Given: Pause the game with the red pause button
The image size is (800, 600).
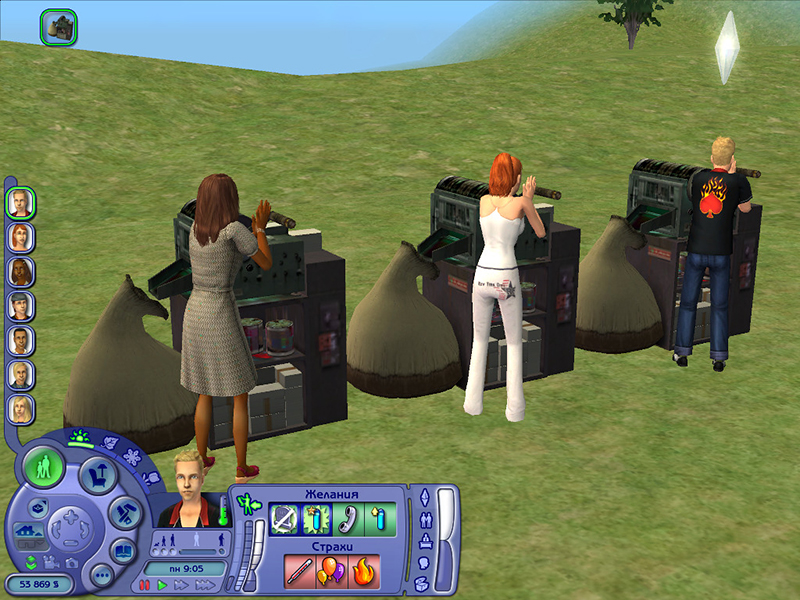Looking at the screenshot, I should coord(145,585).
